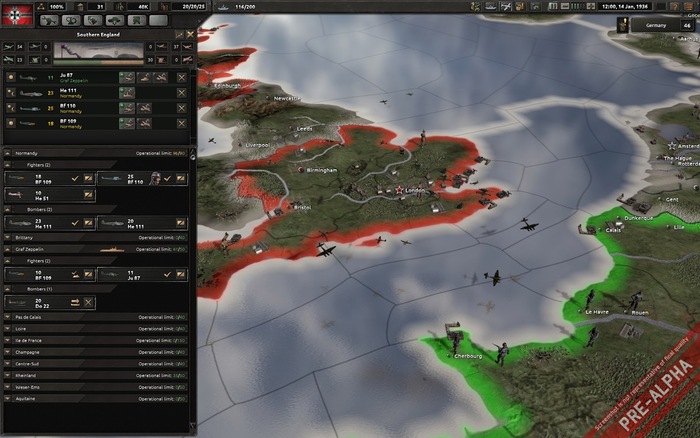Select the BF 110 wing row
The width and height of the screenshot is (700, 438).
[70, 108]
